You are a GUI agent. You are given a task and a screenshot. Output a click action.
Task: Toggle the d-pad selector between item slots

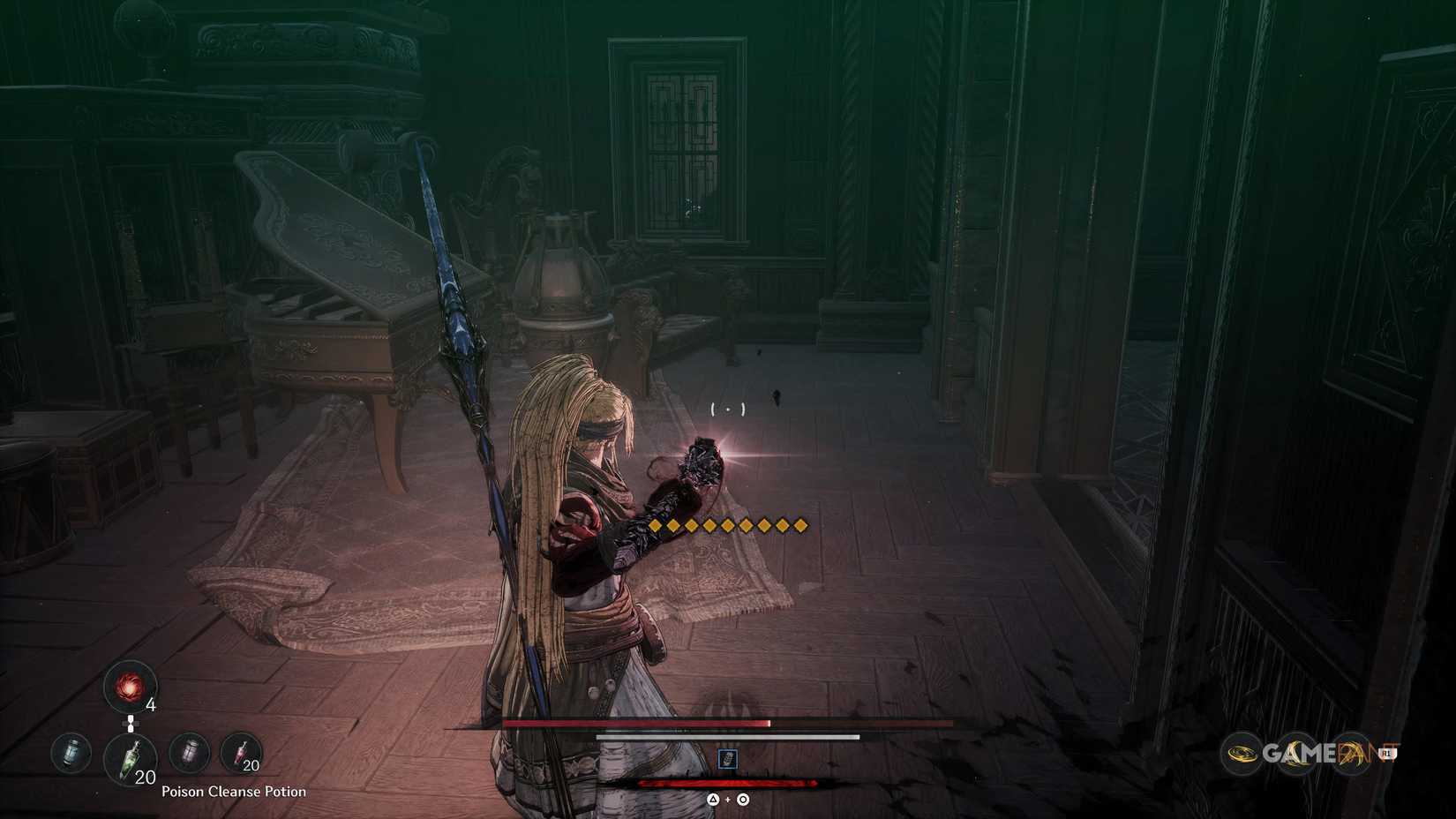tap(131, 722)
